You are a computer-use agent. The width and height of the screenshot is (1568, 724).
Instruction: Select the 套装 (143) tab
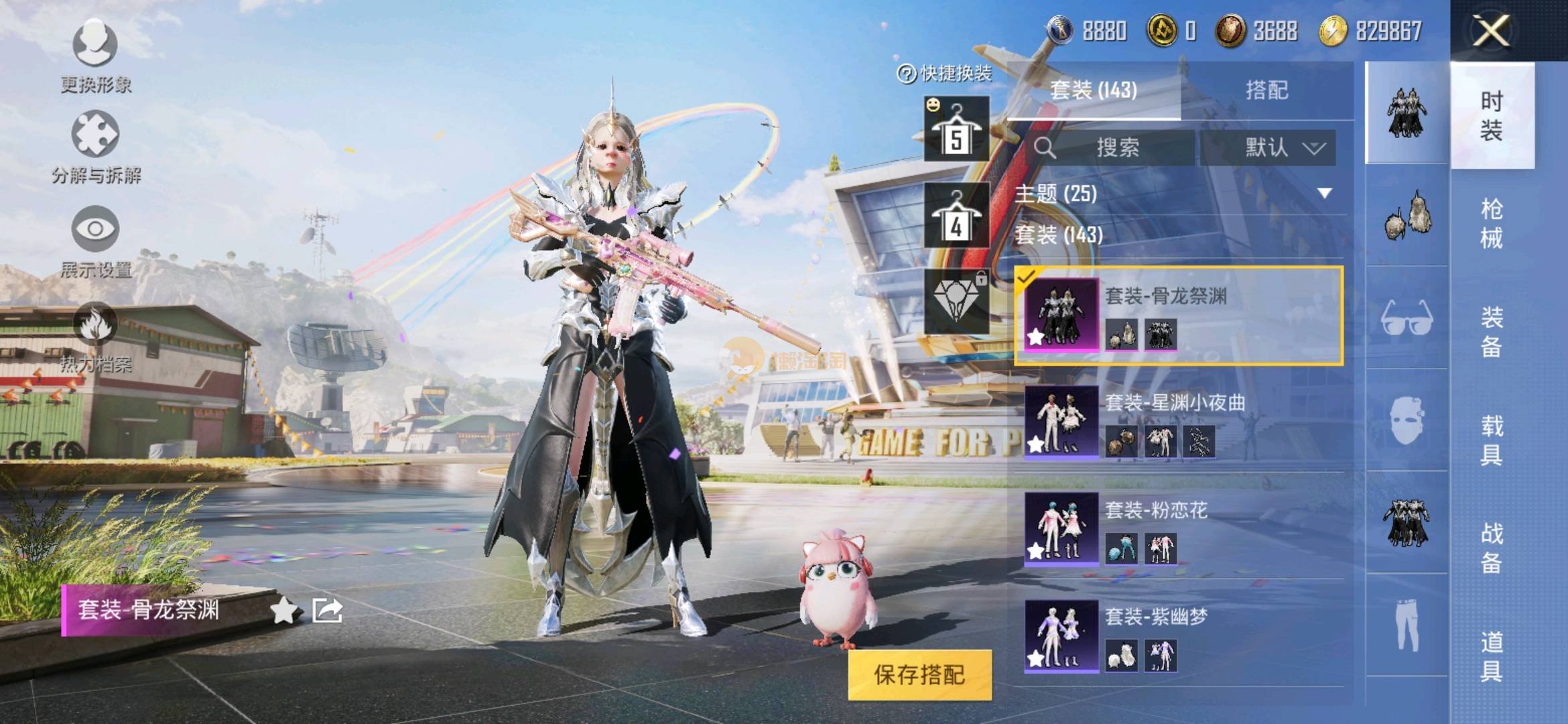[x=1094, y=90]
